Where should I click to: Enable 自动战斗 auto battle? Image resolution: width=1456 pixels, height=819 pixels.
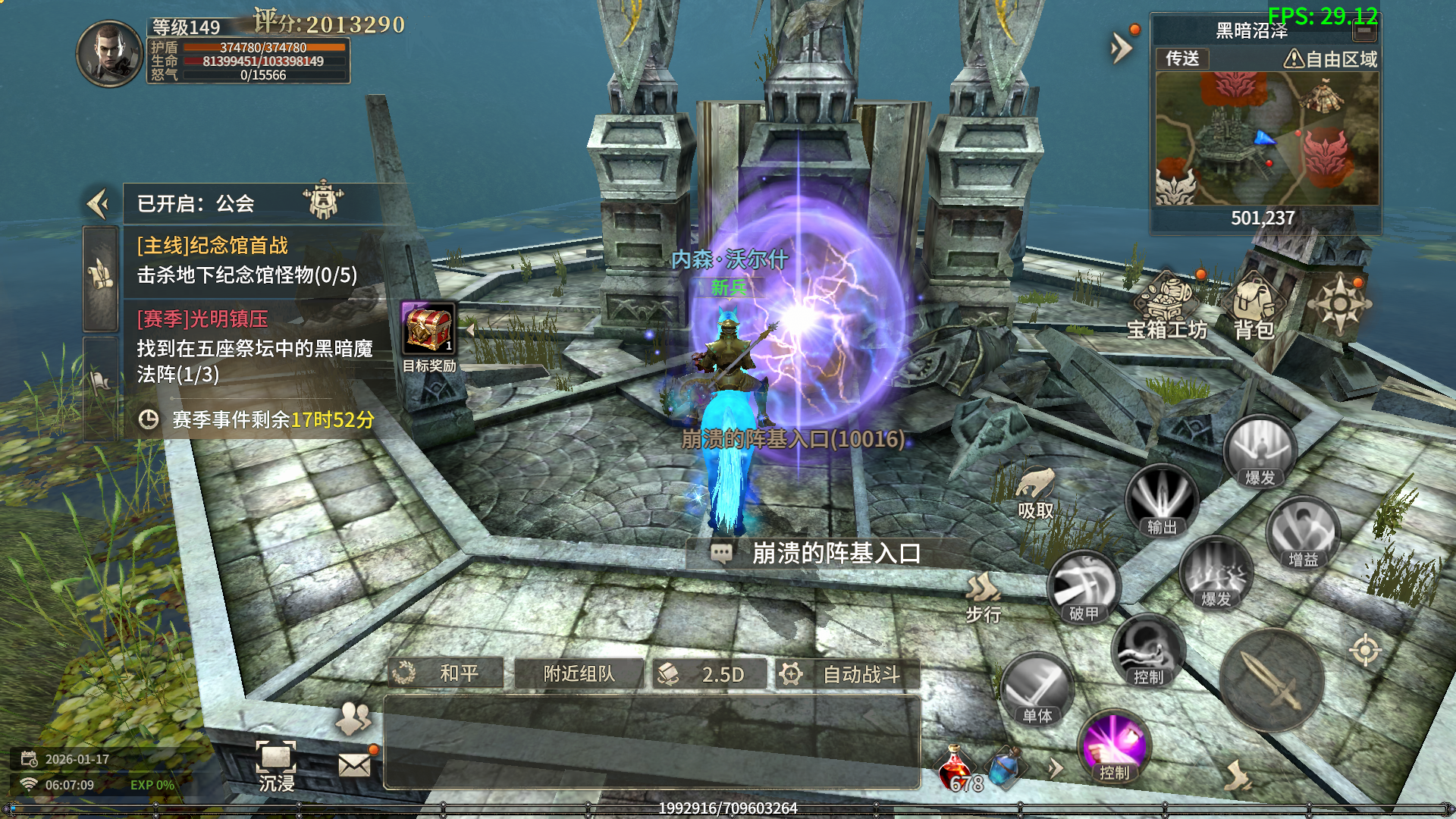pos(847,673)
